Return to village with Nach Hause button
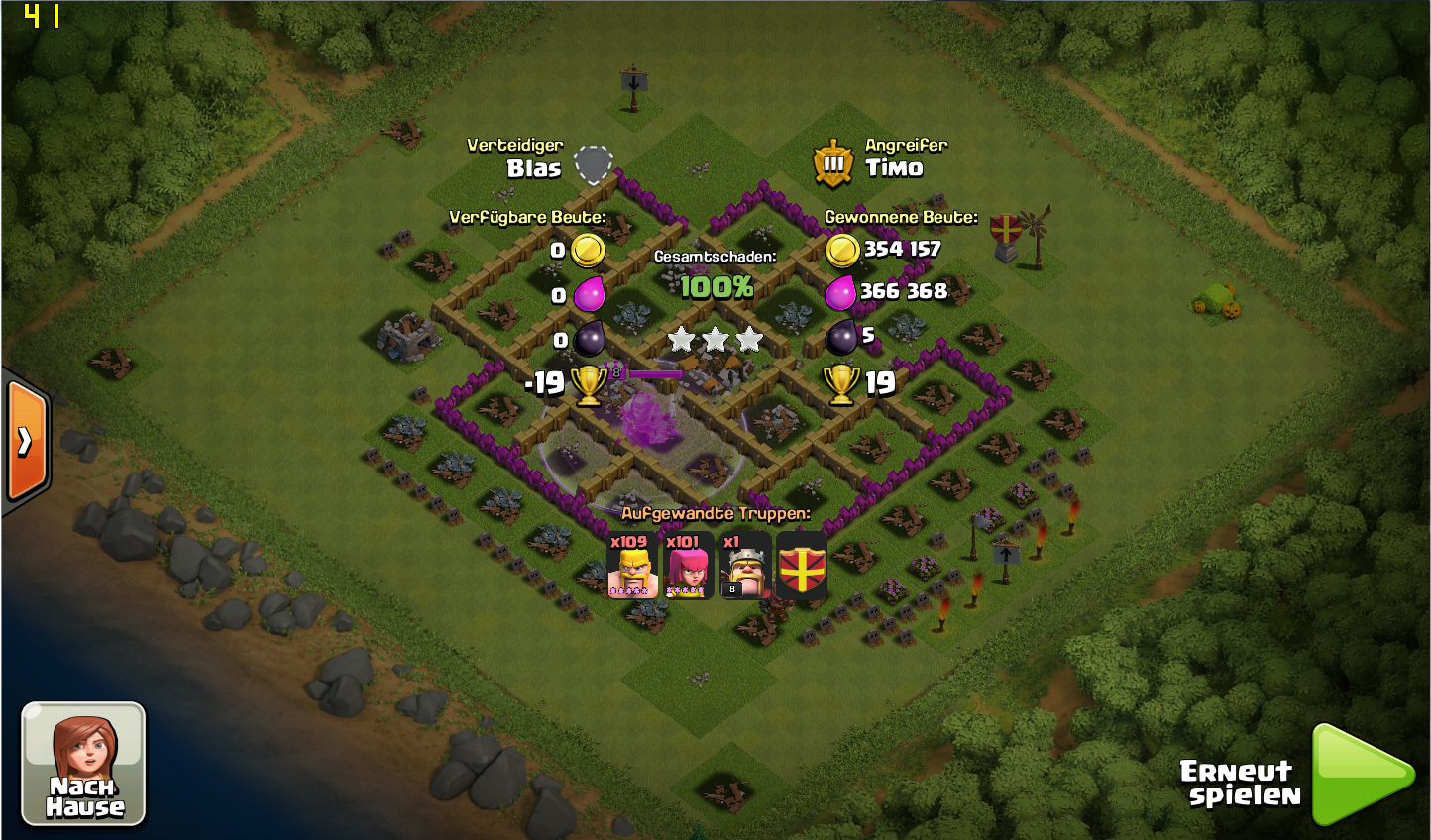 83,764
